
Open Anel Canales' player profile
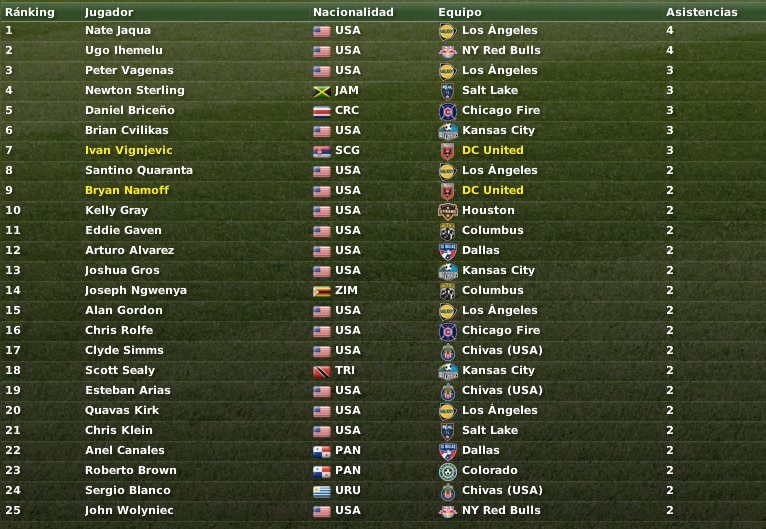click(124, 450)
